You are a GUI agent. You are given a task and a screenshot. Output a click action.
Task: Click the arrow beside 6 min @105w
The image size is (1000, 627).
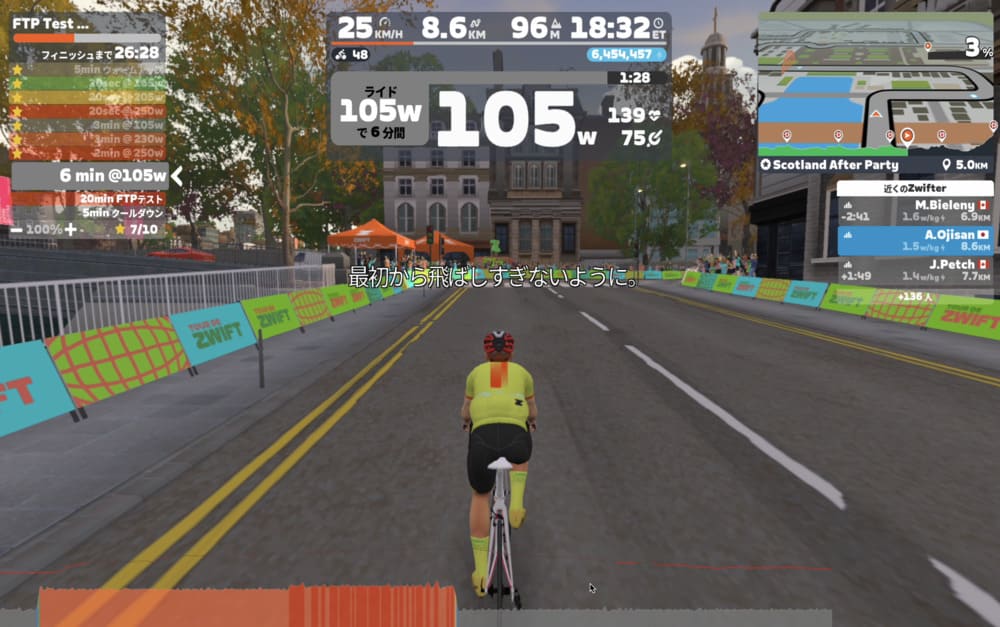tap(177, 176)
